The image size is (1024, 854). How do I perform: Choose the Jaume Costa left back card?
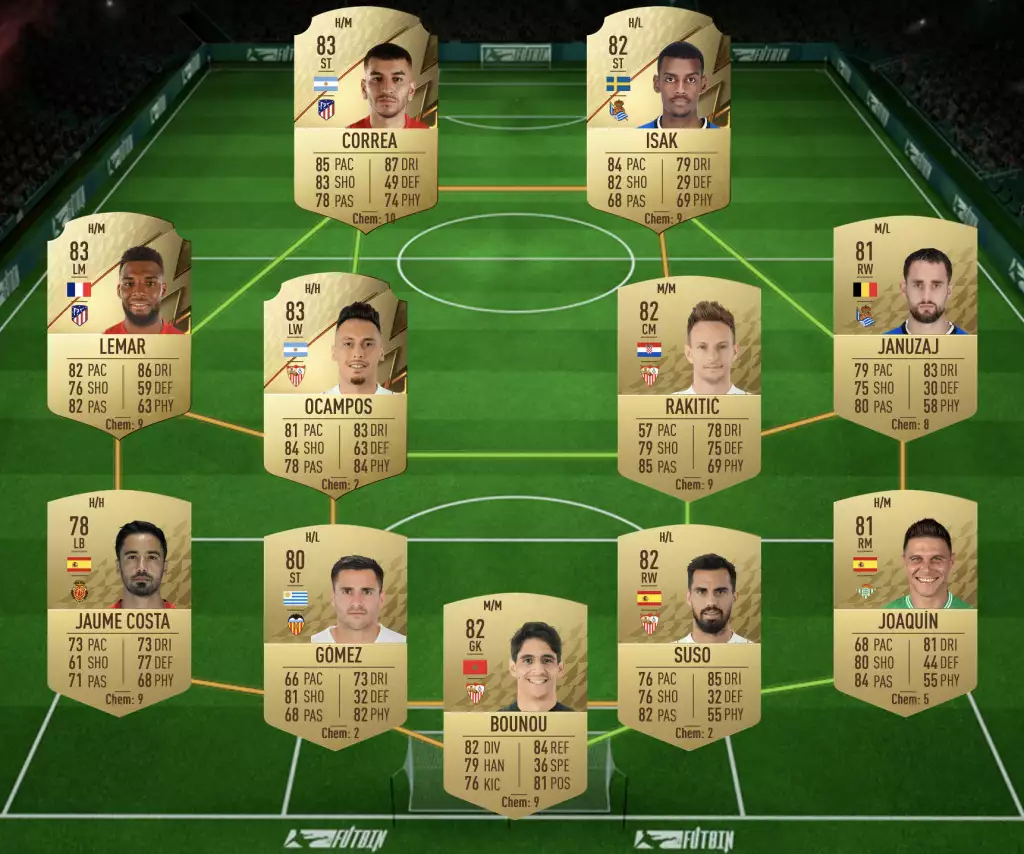click(x=119, y=602)
